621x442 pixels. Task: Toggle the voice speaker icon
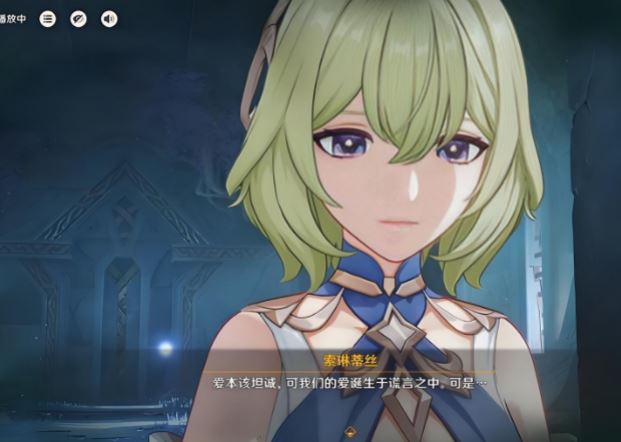pos(109,18)
